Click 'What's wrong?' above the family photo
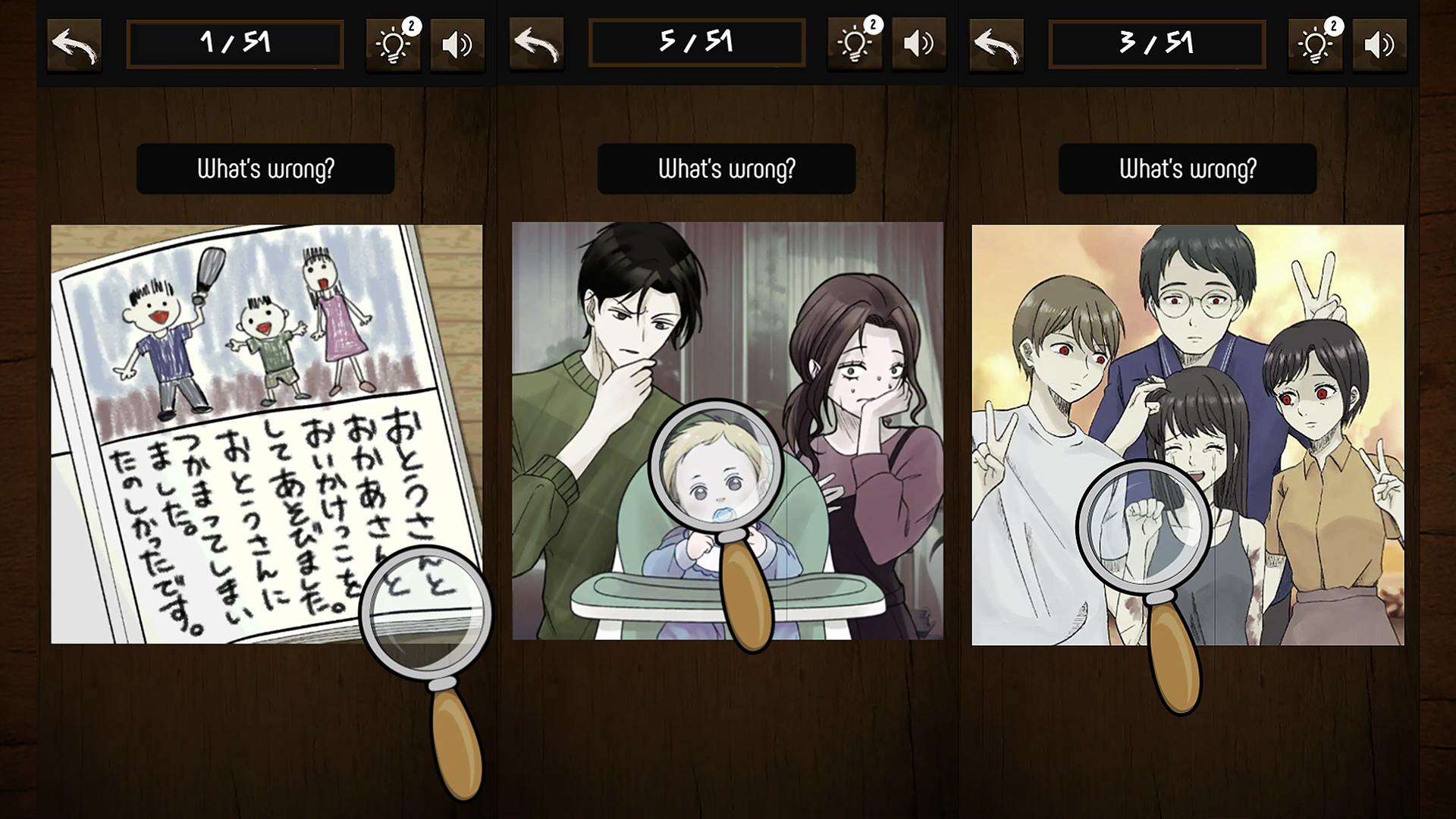 click(x=1188, y=168)
